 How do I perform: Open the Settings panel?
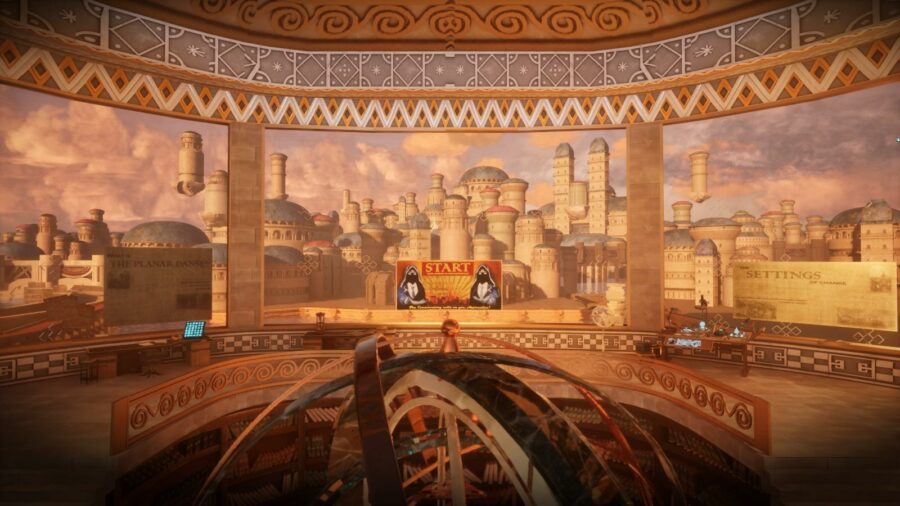[814, 295]
